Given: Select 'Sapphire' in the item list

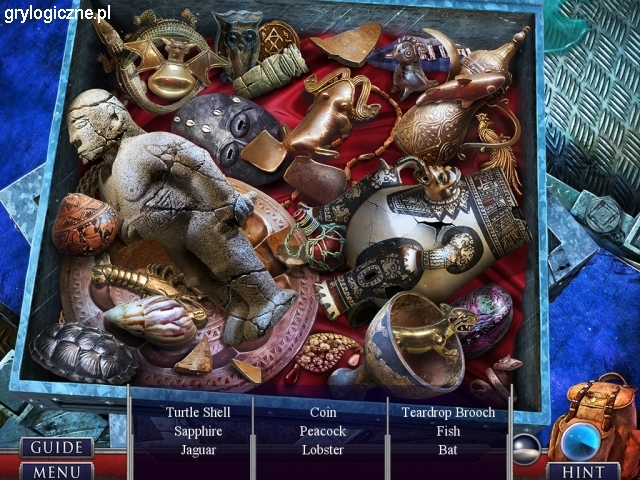Looking at the screenshot, I should (x=198, y=431).
